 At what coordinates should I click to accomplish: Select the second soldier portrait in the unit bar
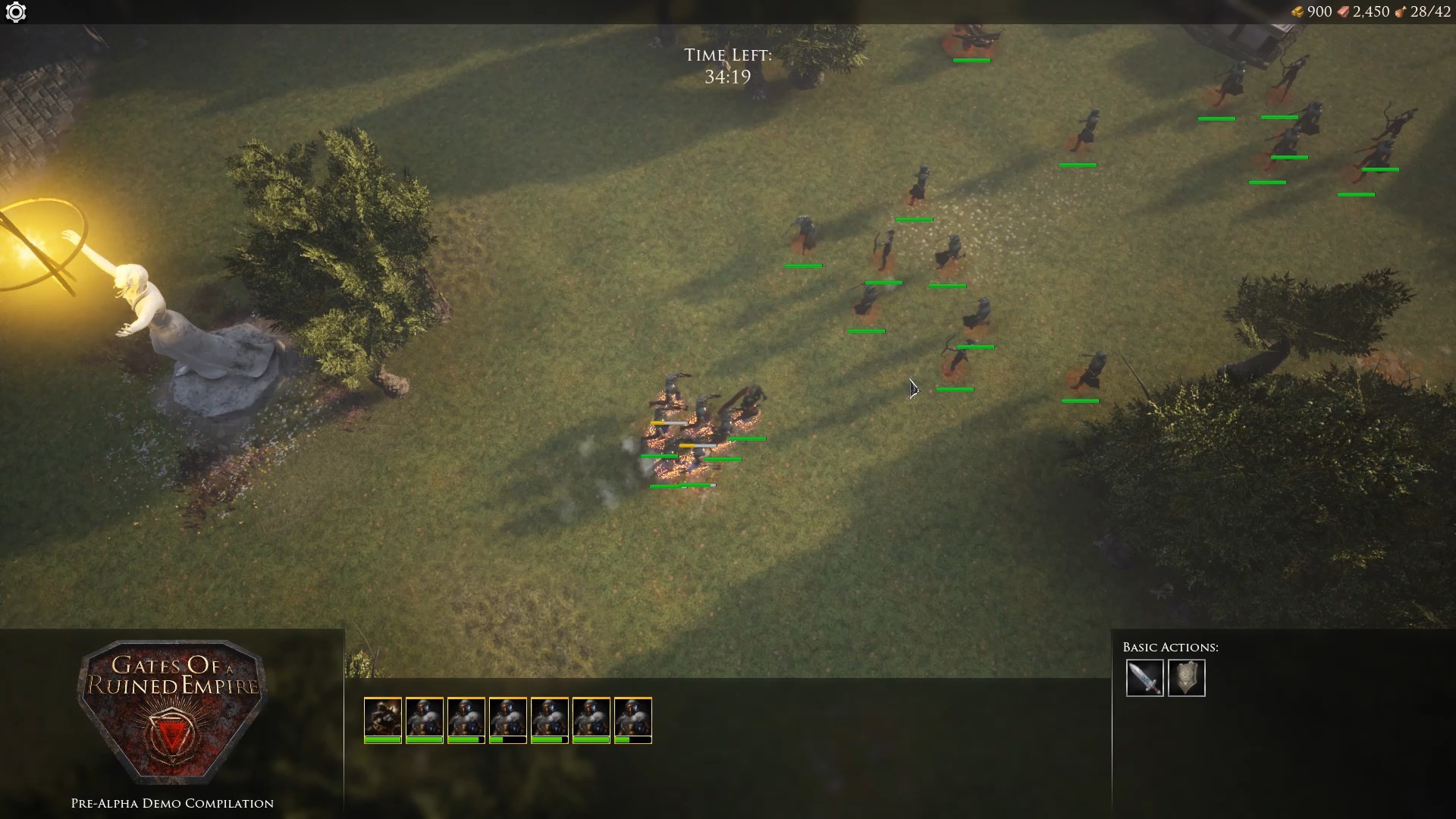coord(425,719)
